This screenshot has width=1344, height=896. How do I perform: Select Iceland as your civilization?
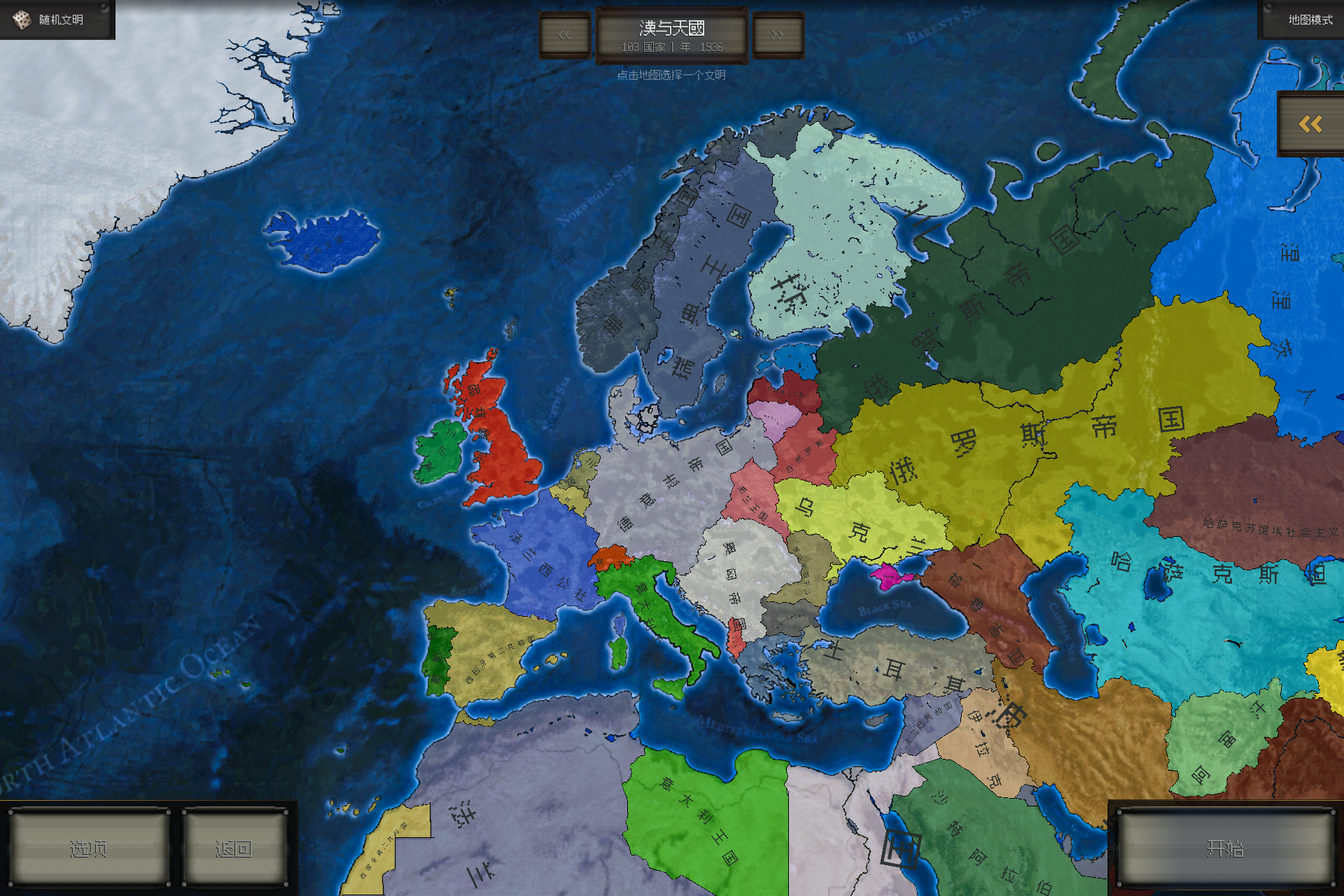pos(323,238)
